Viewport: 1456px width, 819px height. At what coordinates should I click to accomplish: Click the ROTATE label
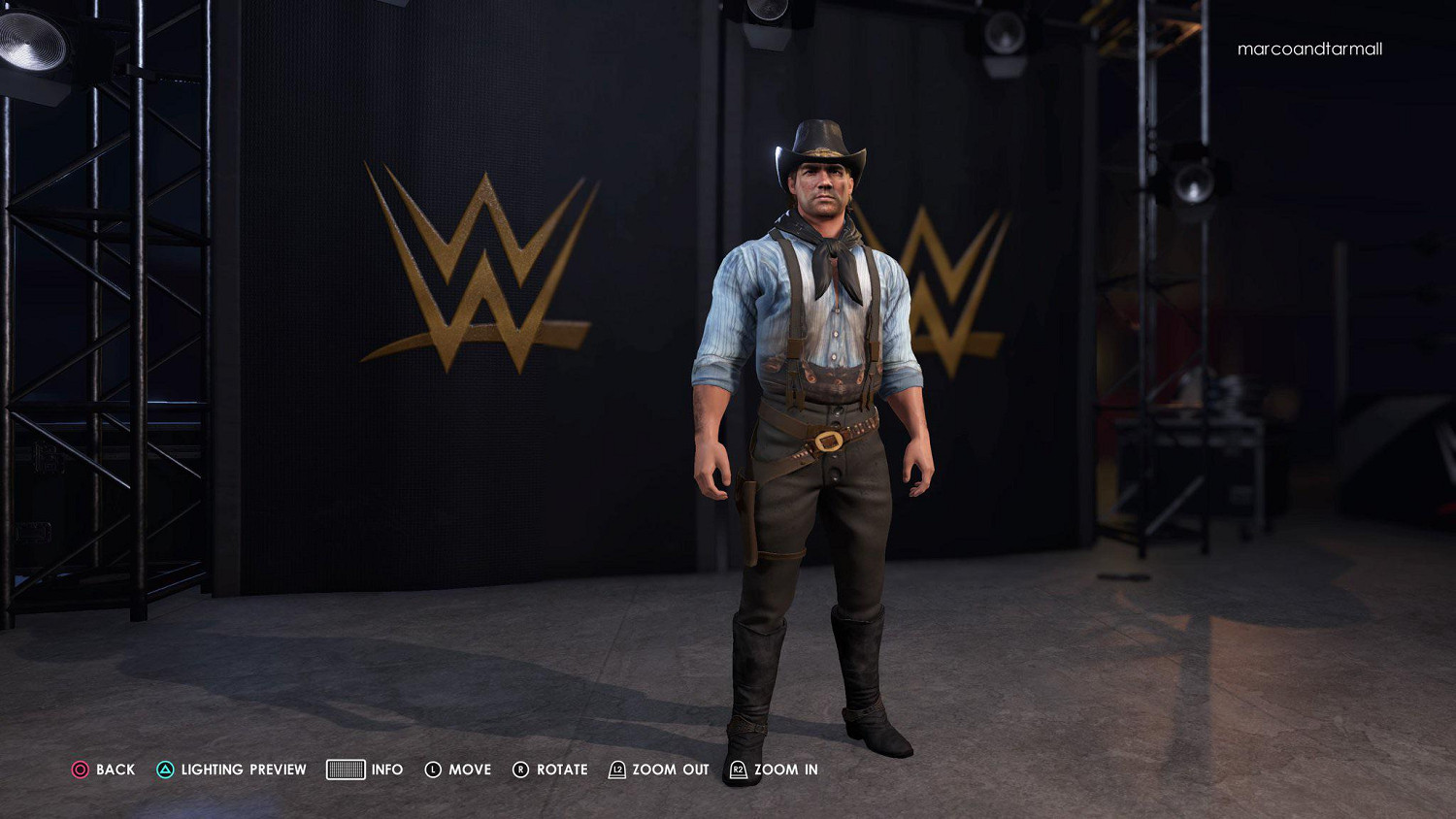(561, 770)
